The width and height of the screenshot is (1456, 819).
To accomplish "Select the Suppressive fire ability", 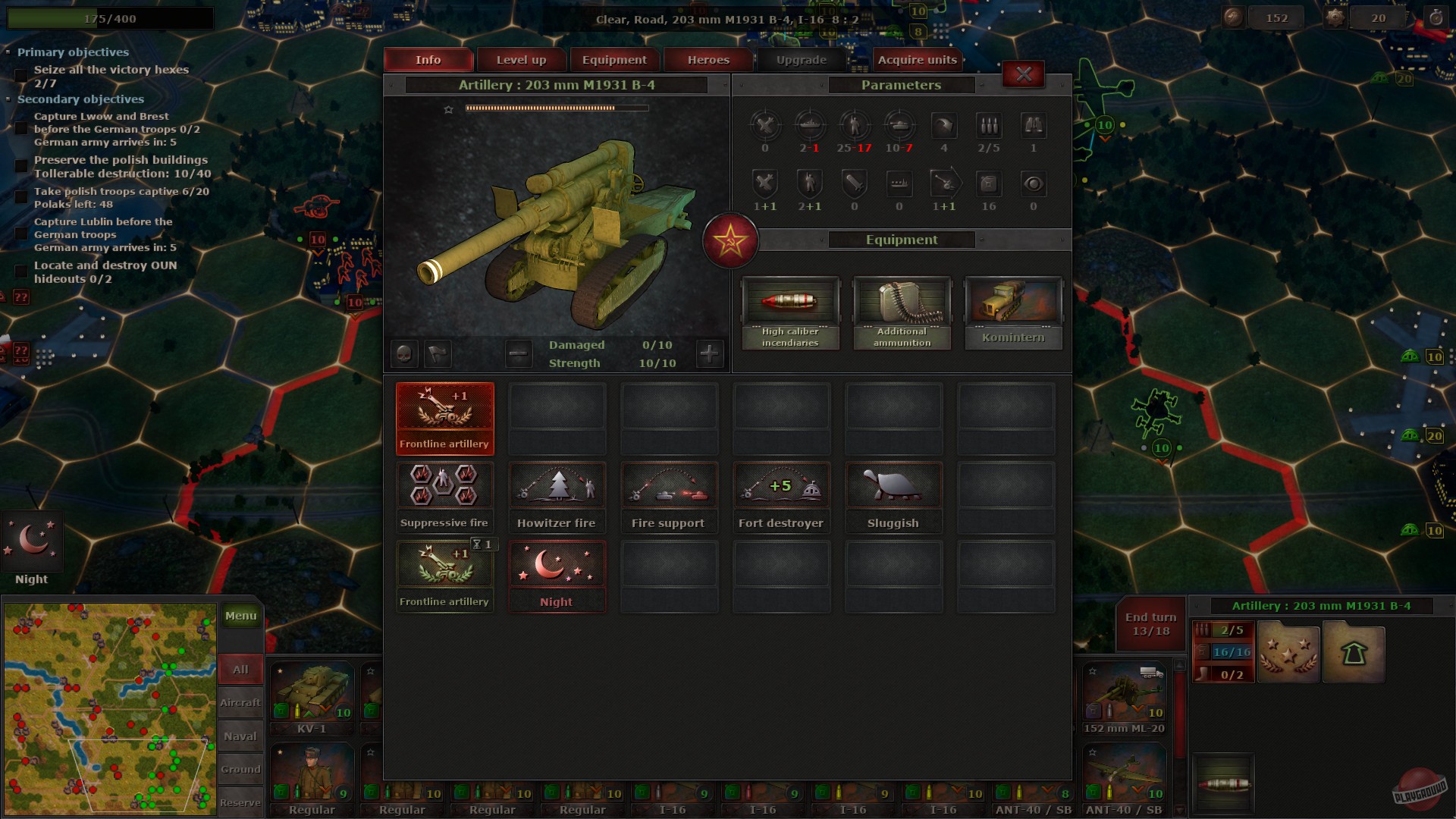I will [444, 497].
